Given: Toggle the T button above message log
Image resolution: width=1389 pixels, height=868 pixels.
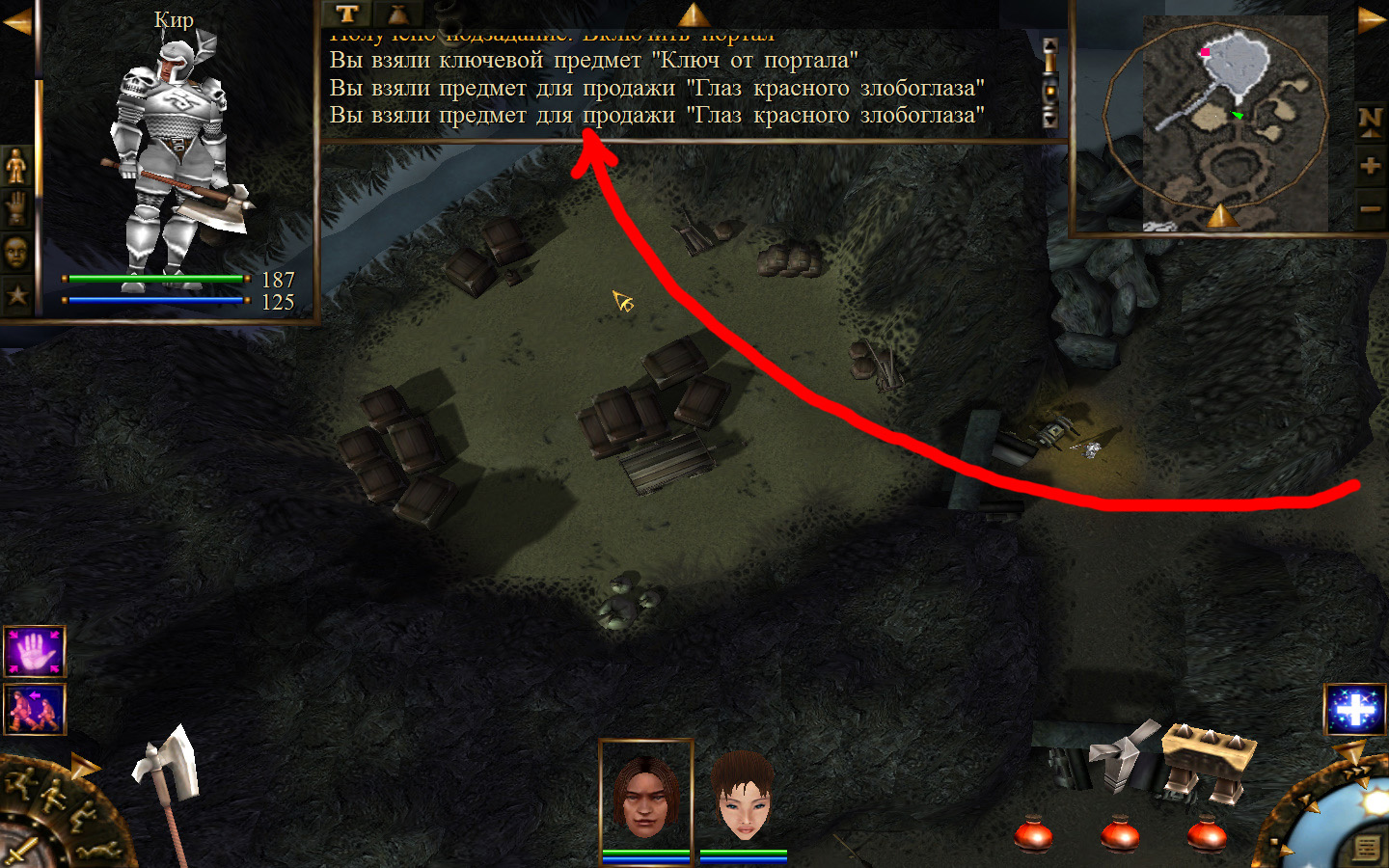Looking at the screenshot, I should click(346, 14).
